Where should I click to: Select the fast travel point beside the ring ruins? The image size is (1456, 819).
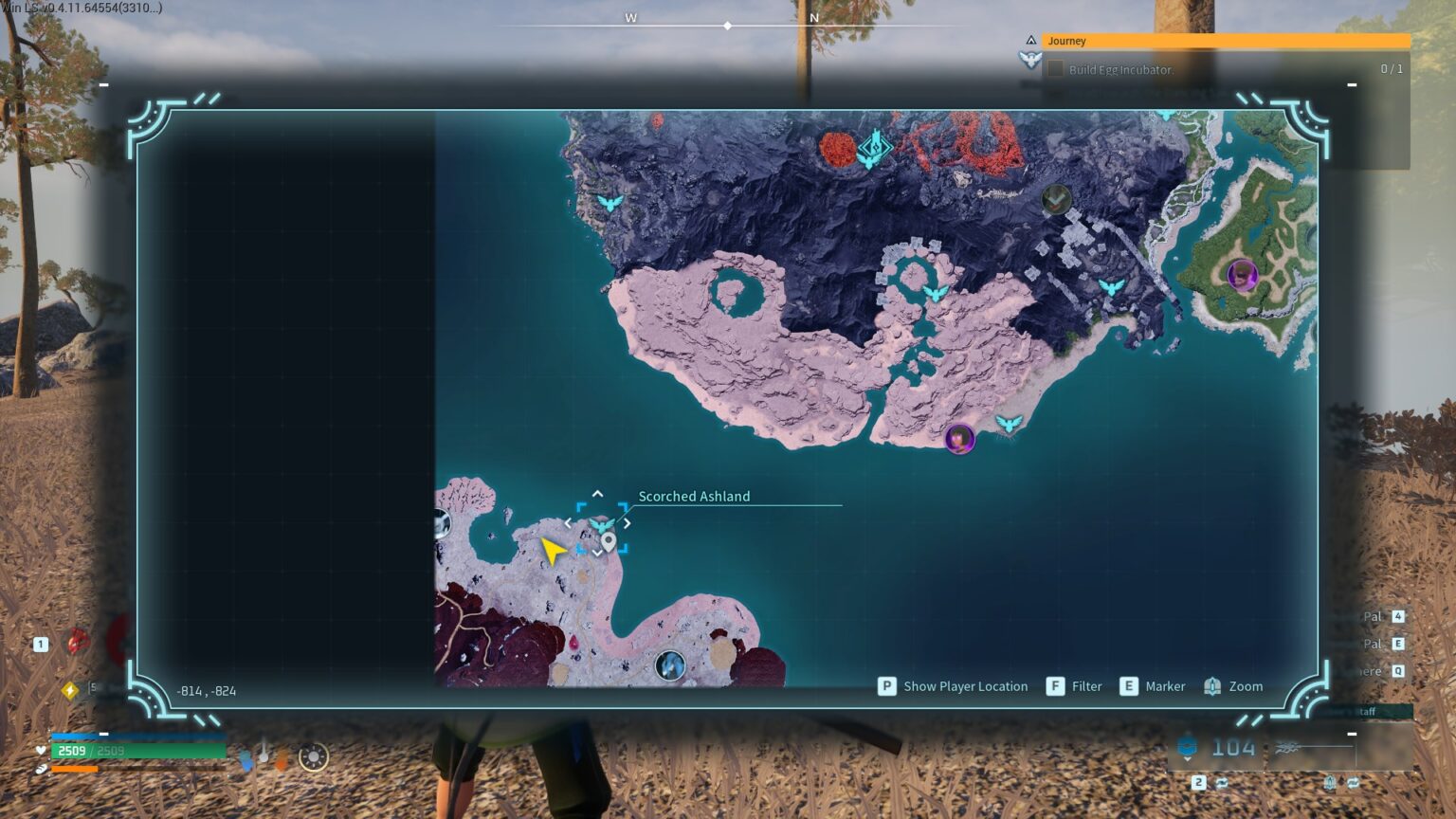pyautogui.click(x=936, y=293)
